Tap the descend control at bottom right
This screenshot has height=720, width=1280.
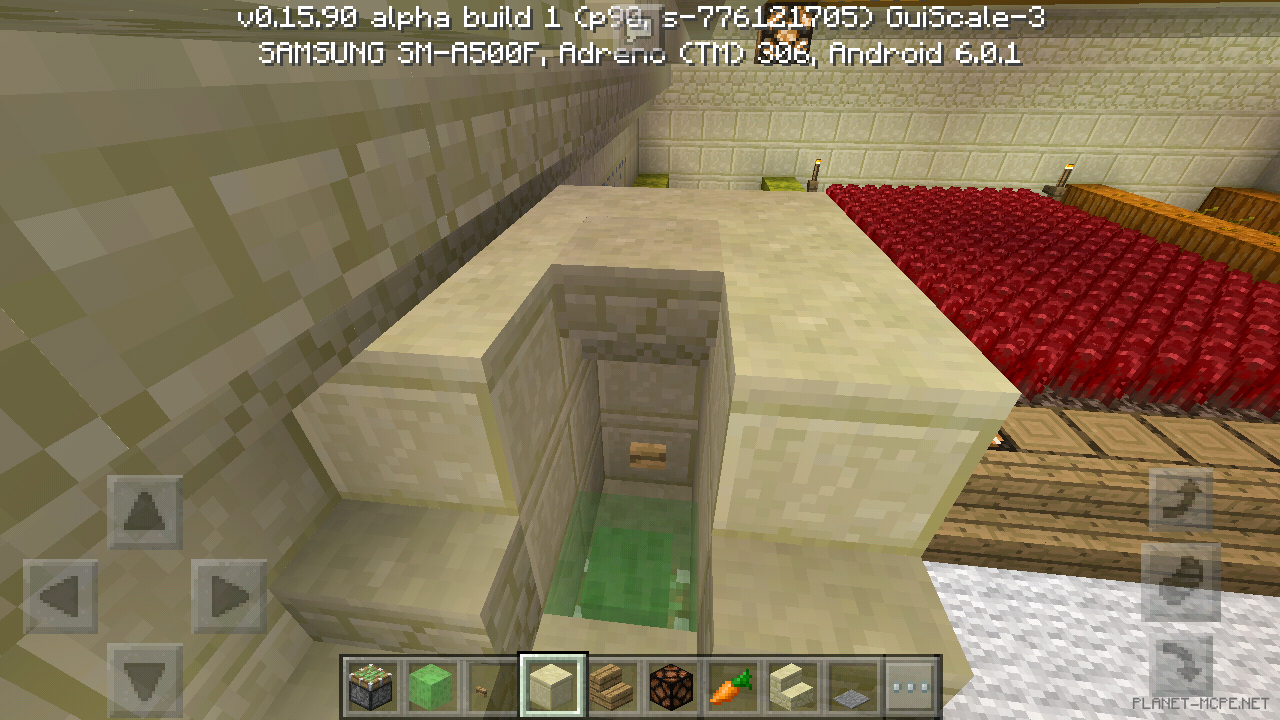(x=1180, y=665)
